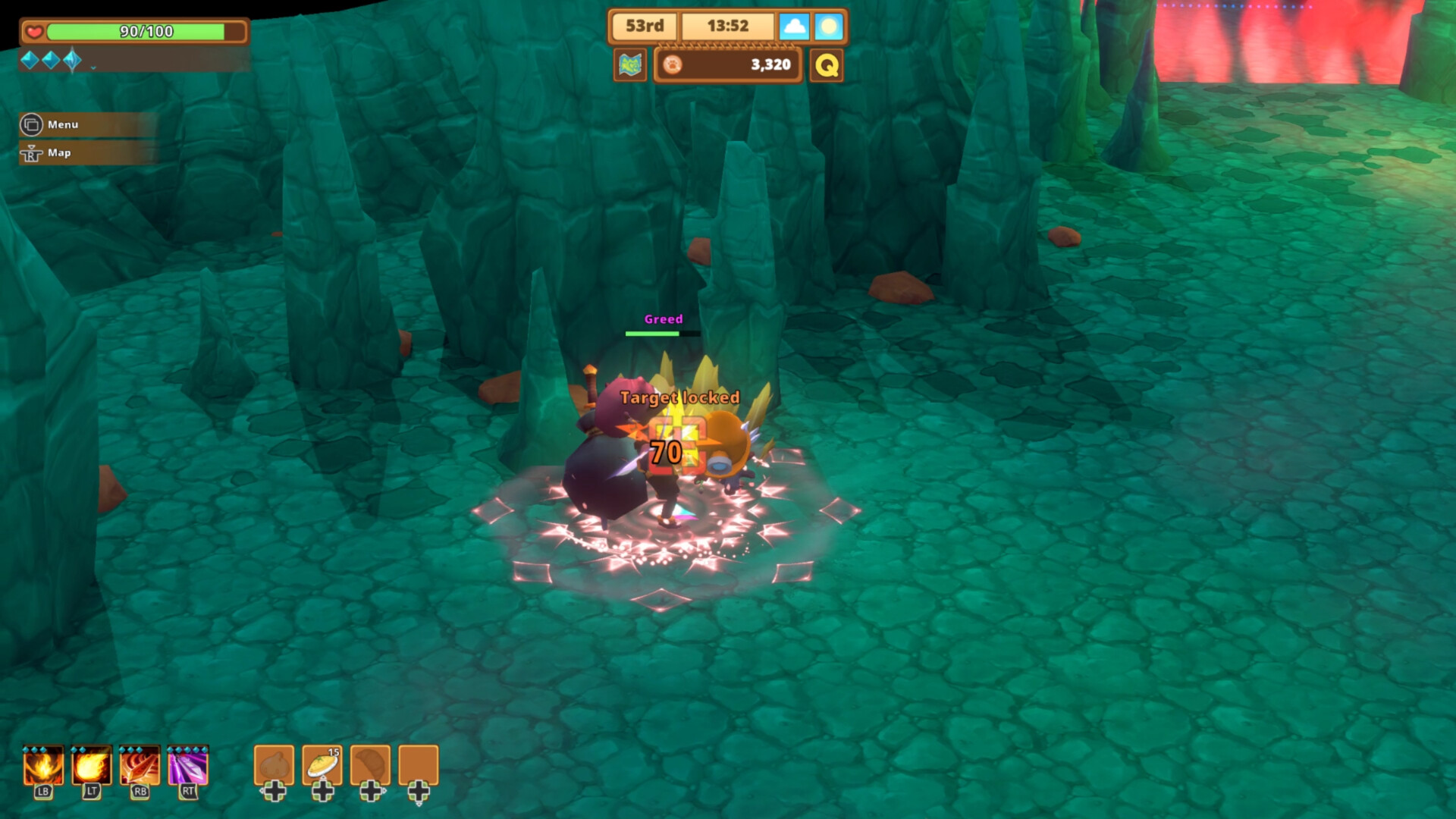This screenshot has height=819, width=1456.
Task: Check the cloud weather icon
Action: [794, 27]
